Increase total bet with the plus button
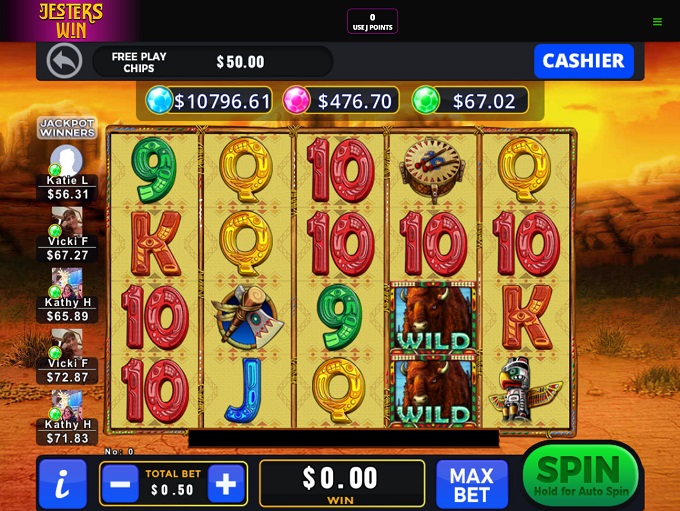The image size is (680, 511). (x=225, y=484)
